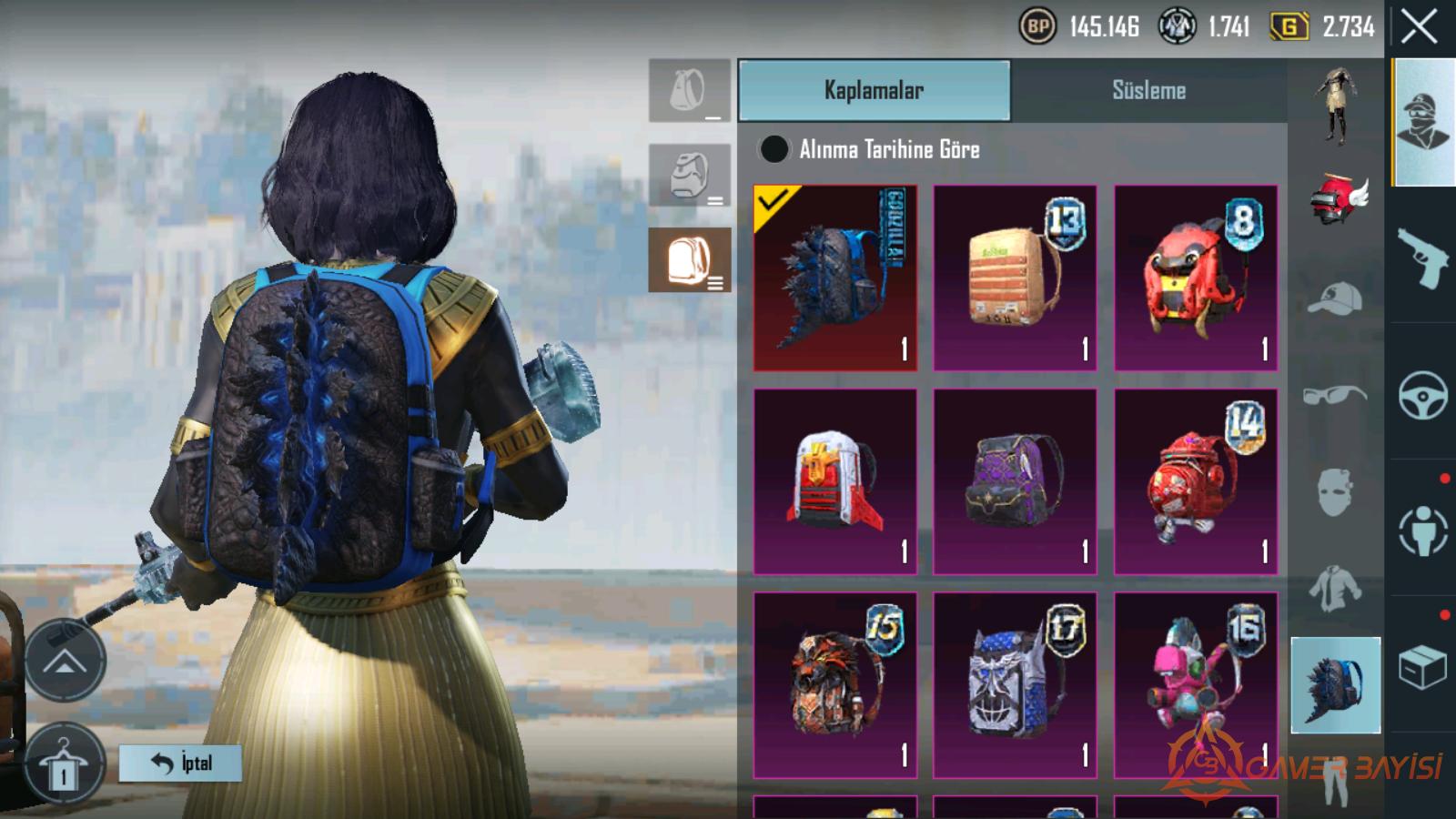Select the Kaplamalar tab

pyautogui.click(x=874, y=90)
